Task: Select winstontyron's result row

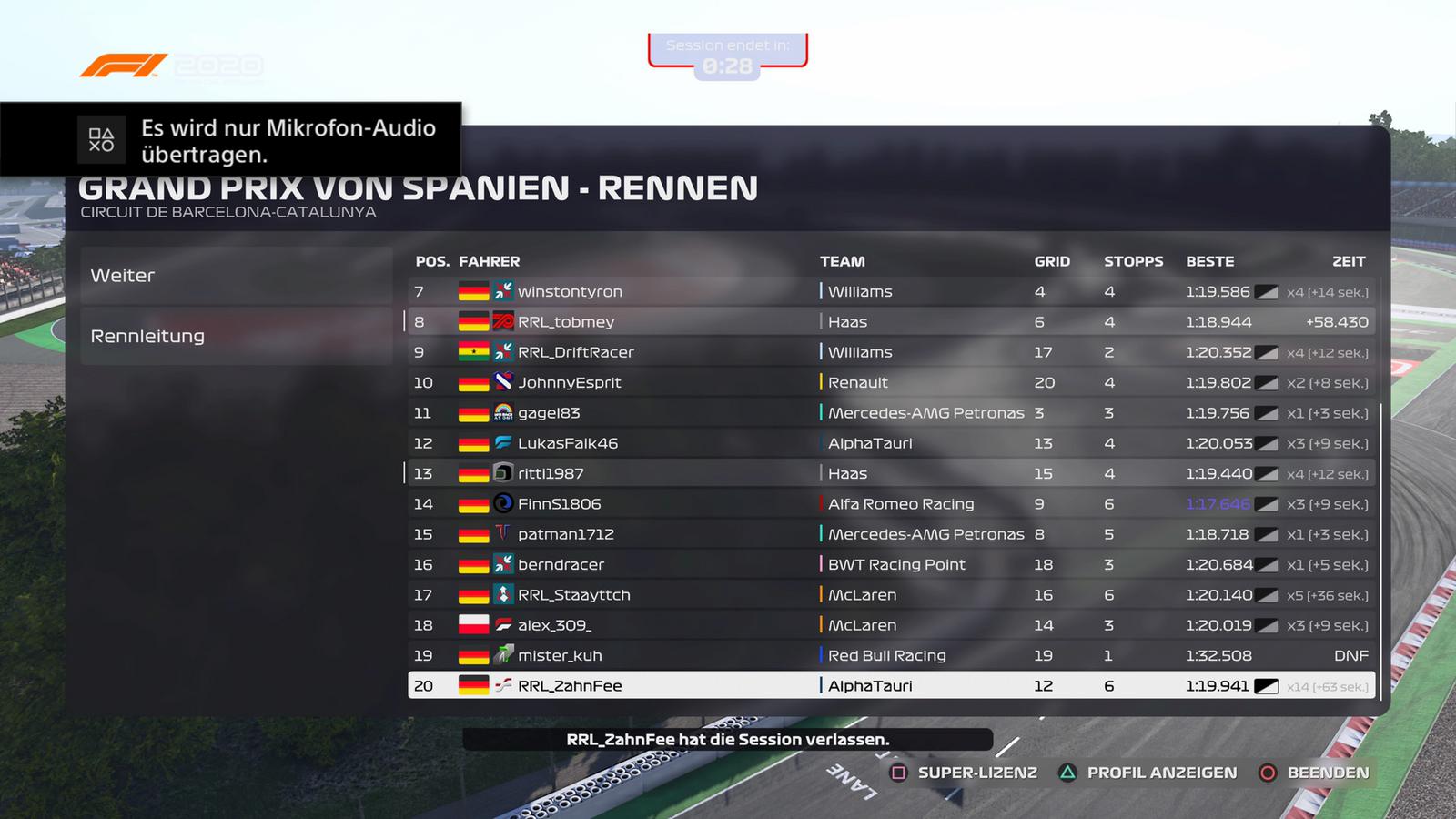Action: tap(888, 292)
